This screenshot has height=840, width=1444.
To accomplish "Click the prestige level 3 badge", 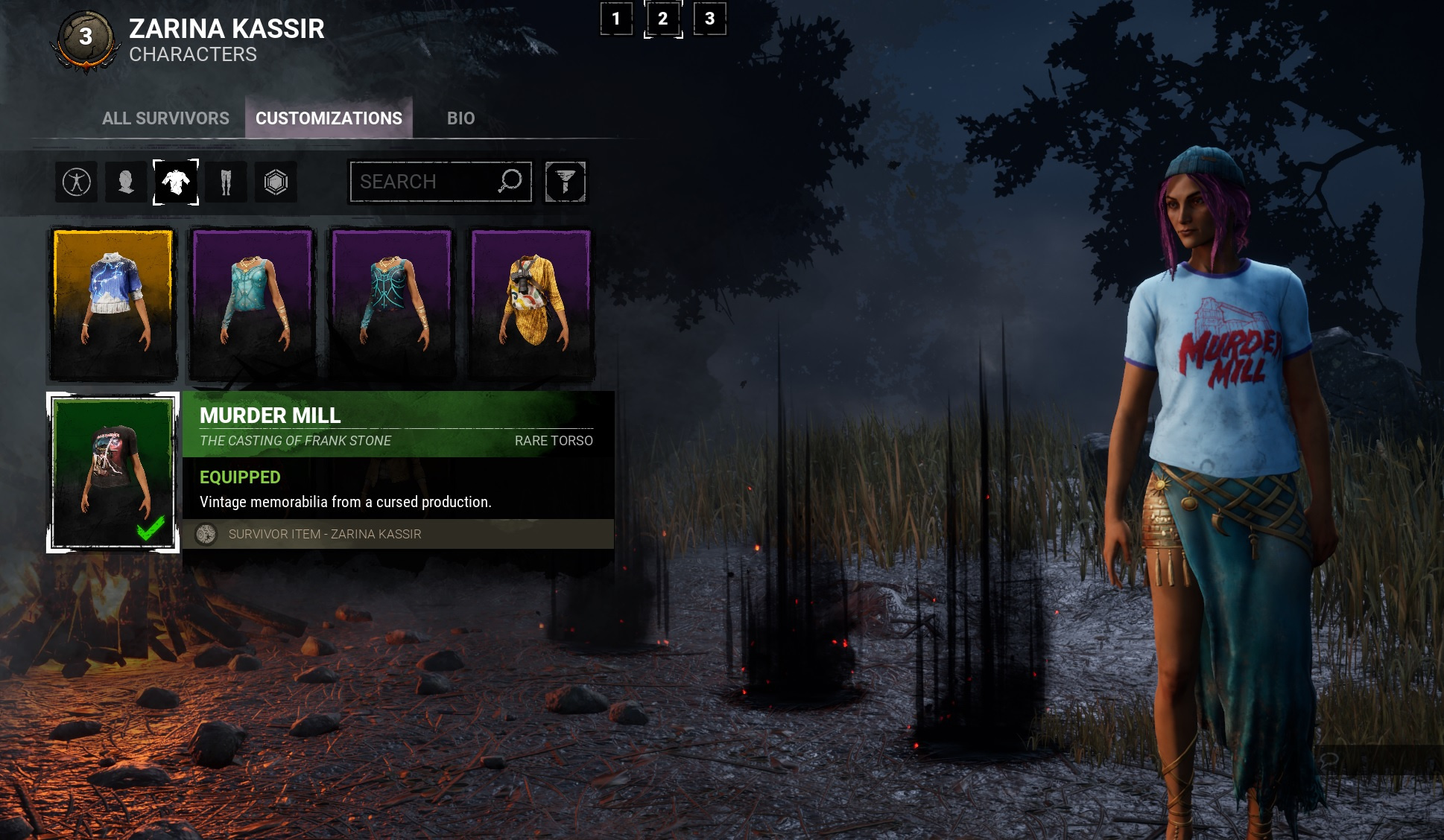I will (x=86, y=37).
